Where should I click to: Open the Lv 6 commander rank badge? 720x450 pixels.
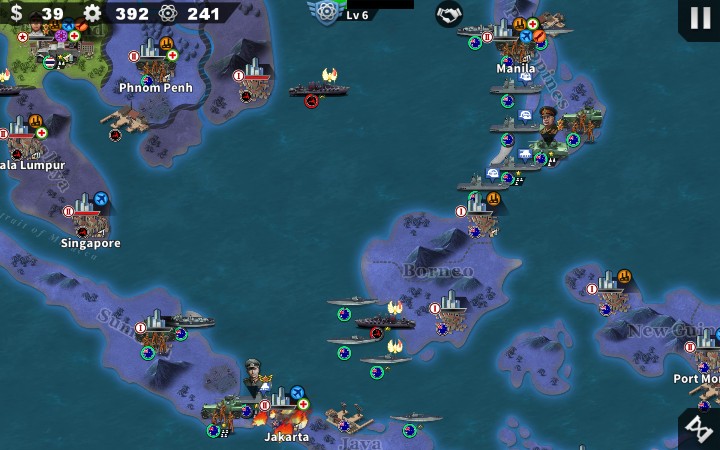click(x=327, y=12)
